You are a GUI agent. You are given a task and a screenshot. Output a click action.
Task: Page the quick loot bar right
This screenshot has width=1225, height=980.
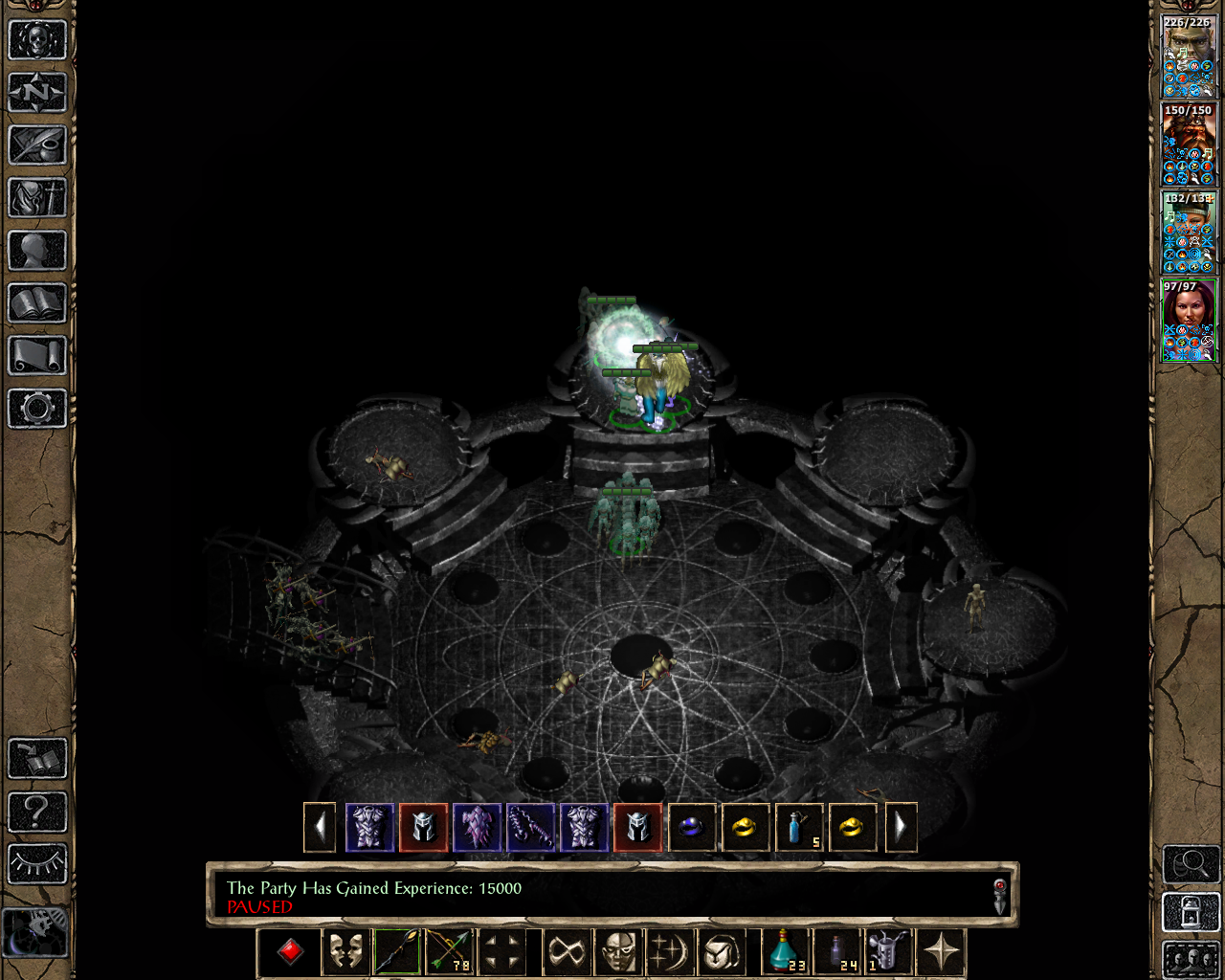pos(901,827)
